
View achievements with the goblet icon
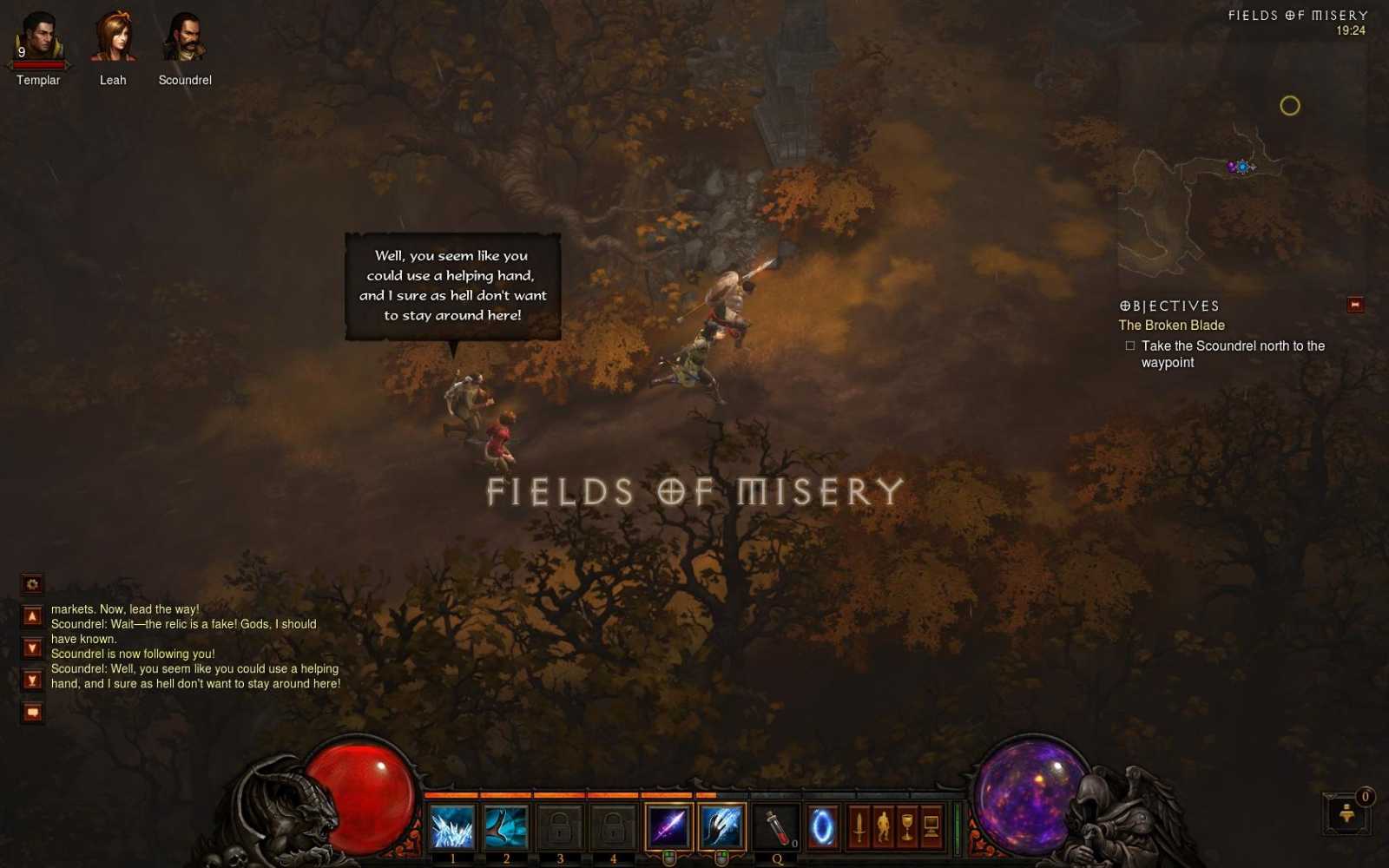pyautogui.click(x=906, y=826)
